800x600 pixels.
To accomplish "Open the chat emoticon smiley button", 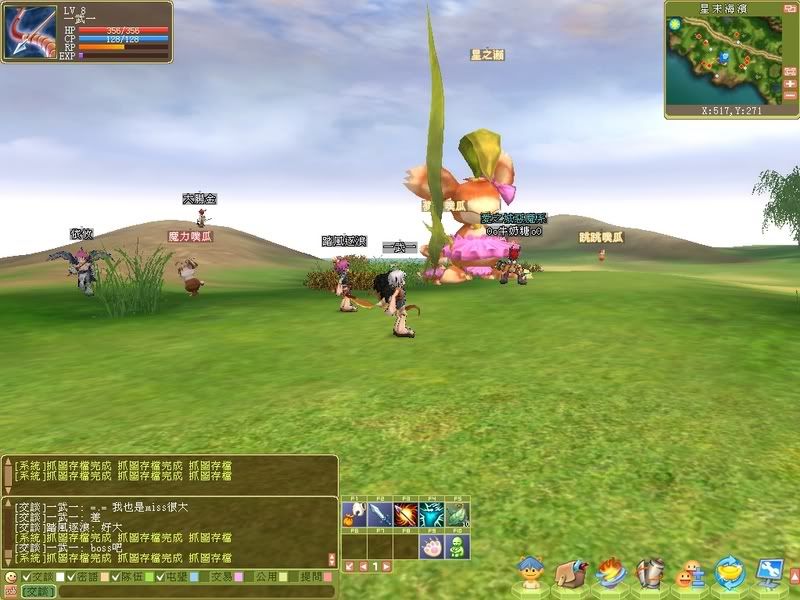I will click(10, 577).
